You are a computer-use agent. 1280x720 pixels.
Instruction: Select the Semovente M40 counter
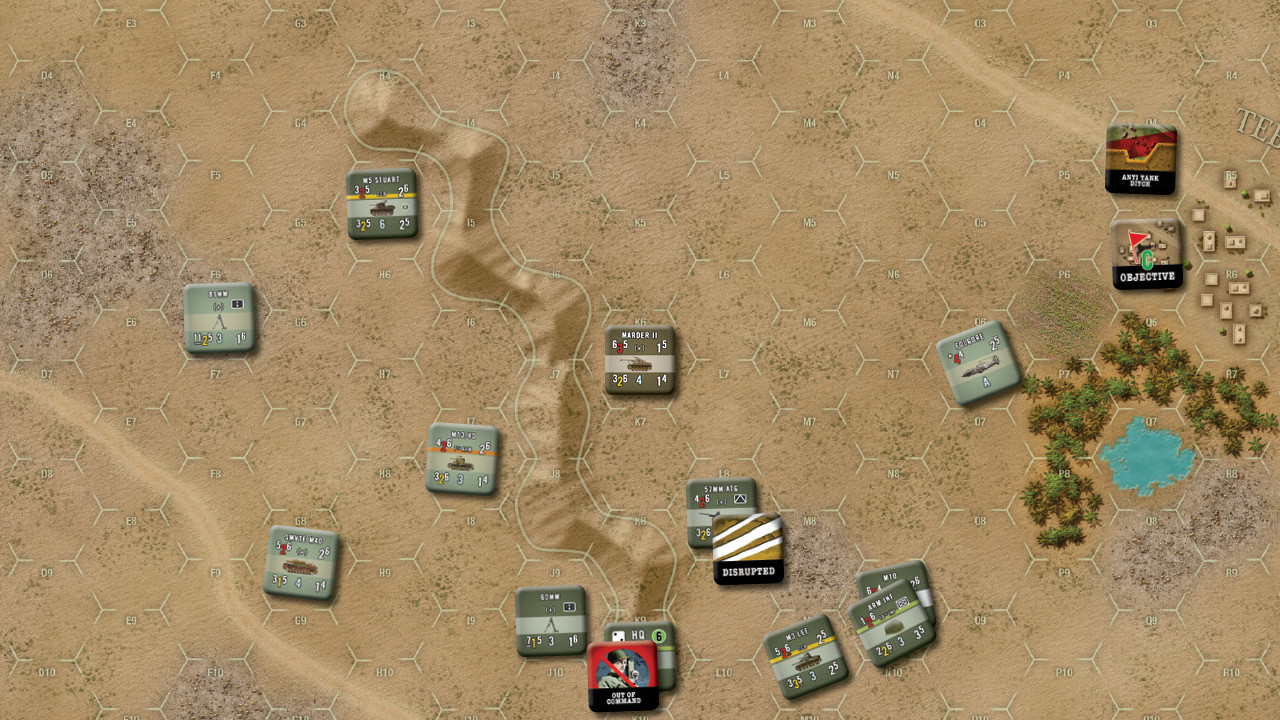pyautogui.click(x=305, y=559)
